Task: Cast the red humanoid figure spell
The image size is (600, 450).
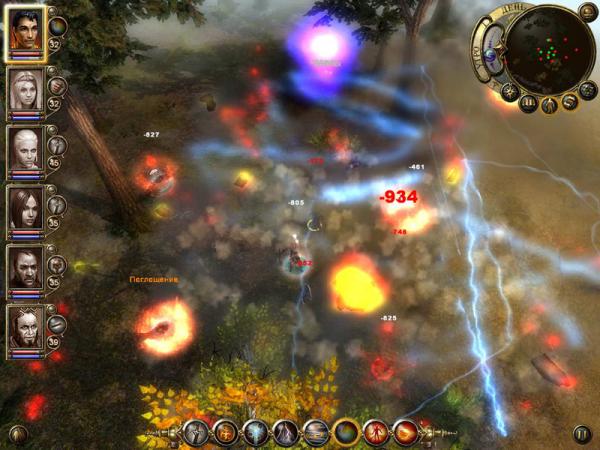Action: [378, 432]
